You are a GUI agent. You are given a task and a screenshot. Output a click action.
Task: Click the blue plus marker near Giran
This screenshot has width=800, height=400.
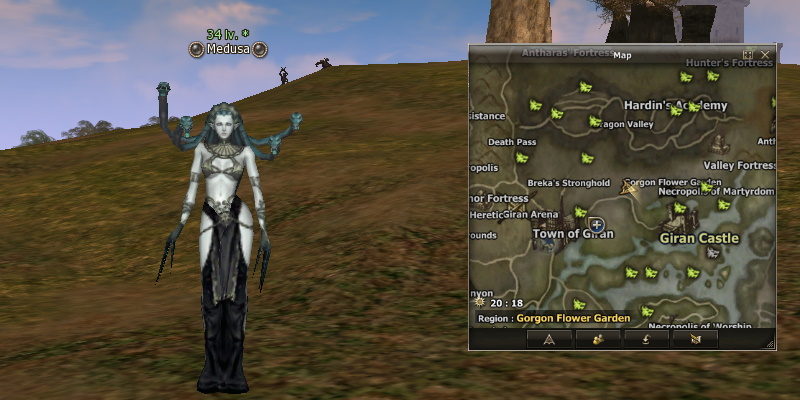click(597, 225)
